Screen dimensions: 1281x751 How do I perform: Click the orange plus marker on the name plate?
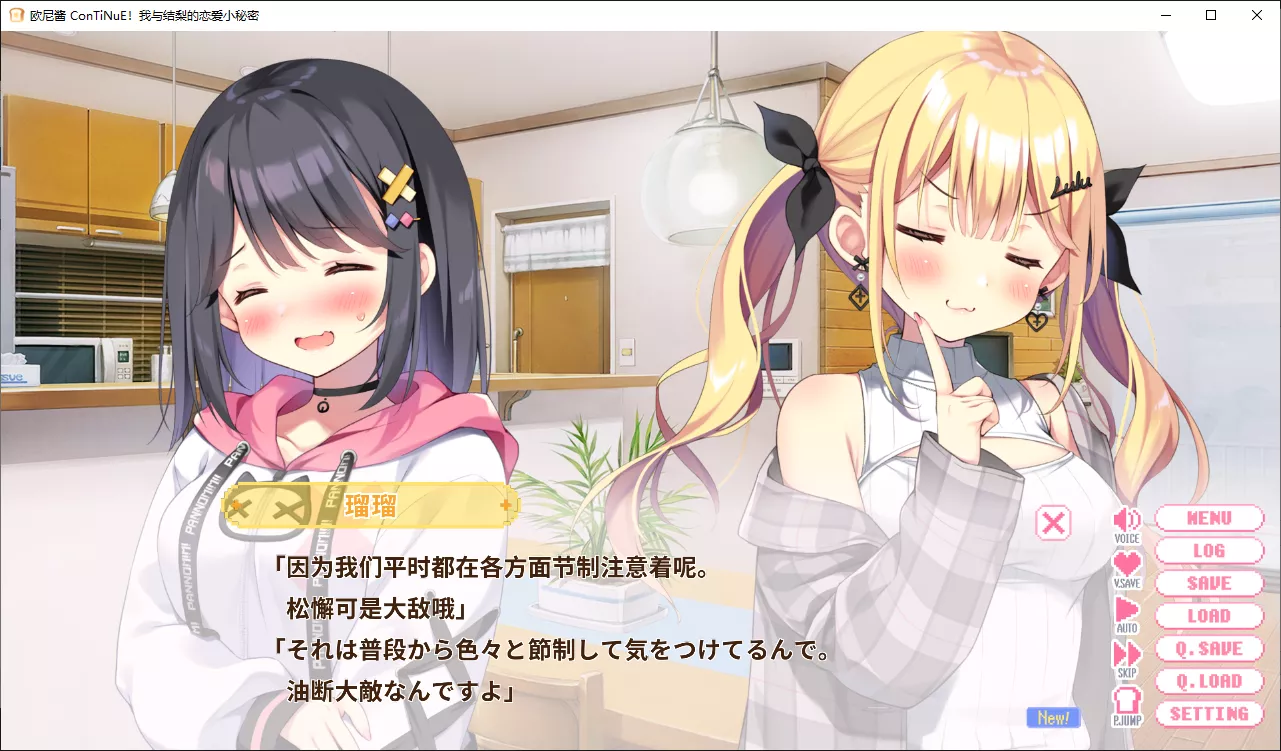505,507
